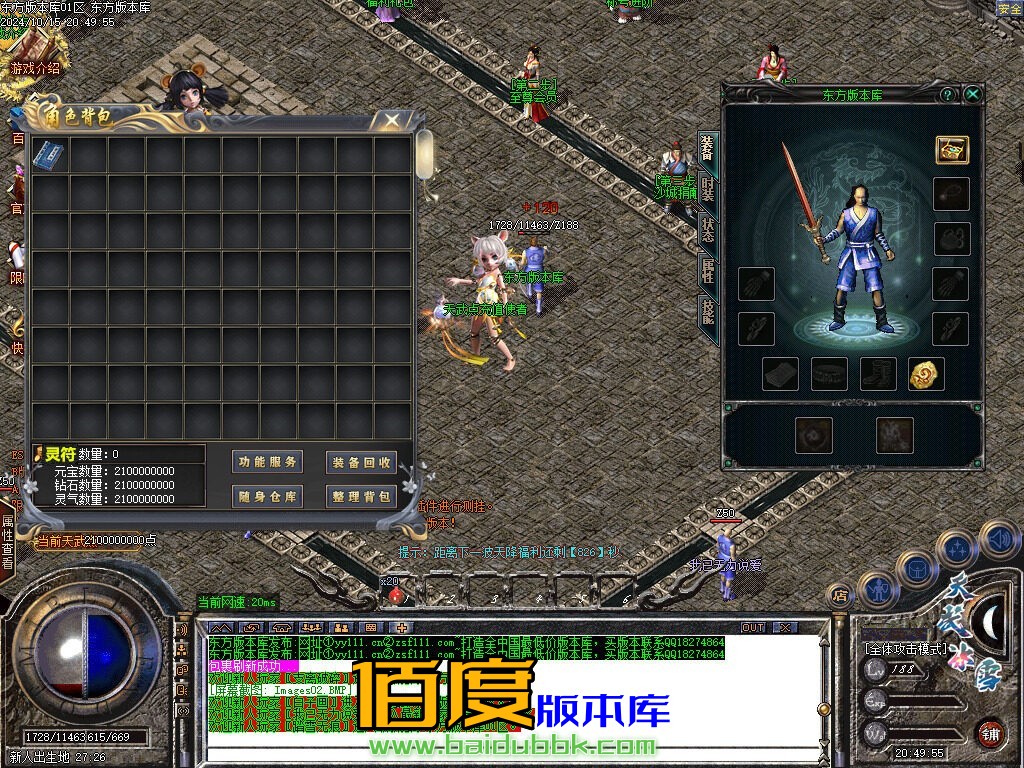This screenshot has width=1024, height=768.
Task: Open the 技能 tab
Action: point(708,312)
